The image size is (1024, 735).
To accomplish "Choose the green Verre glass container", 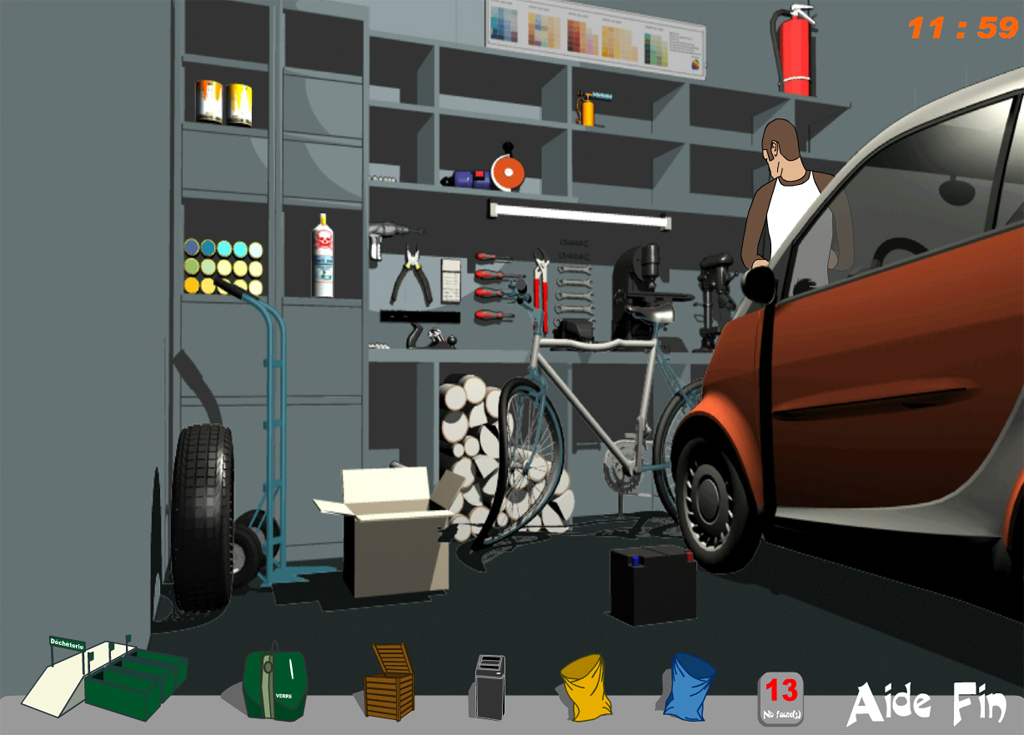I will pos(274,684).
